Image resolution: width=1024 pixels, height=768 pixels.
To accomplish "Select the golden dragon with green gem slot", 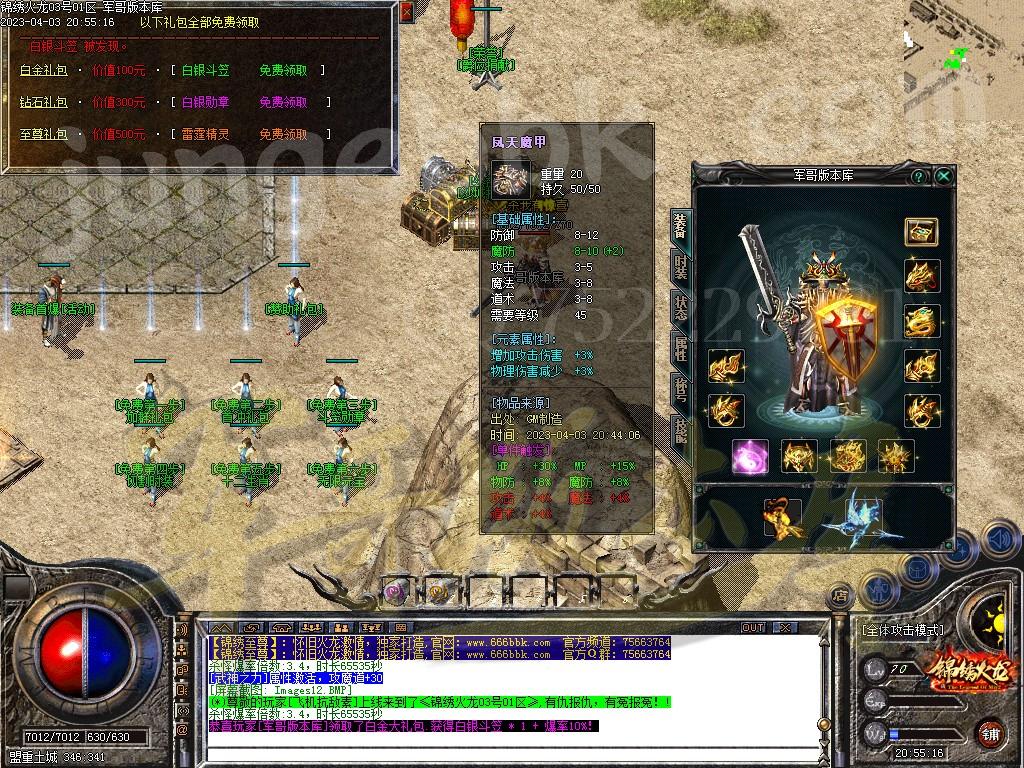I will (921, 321).
